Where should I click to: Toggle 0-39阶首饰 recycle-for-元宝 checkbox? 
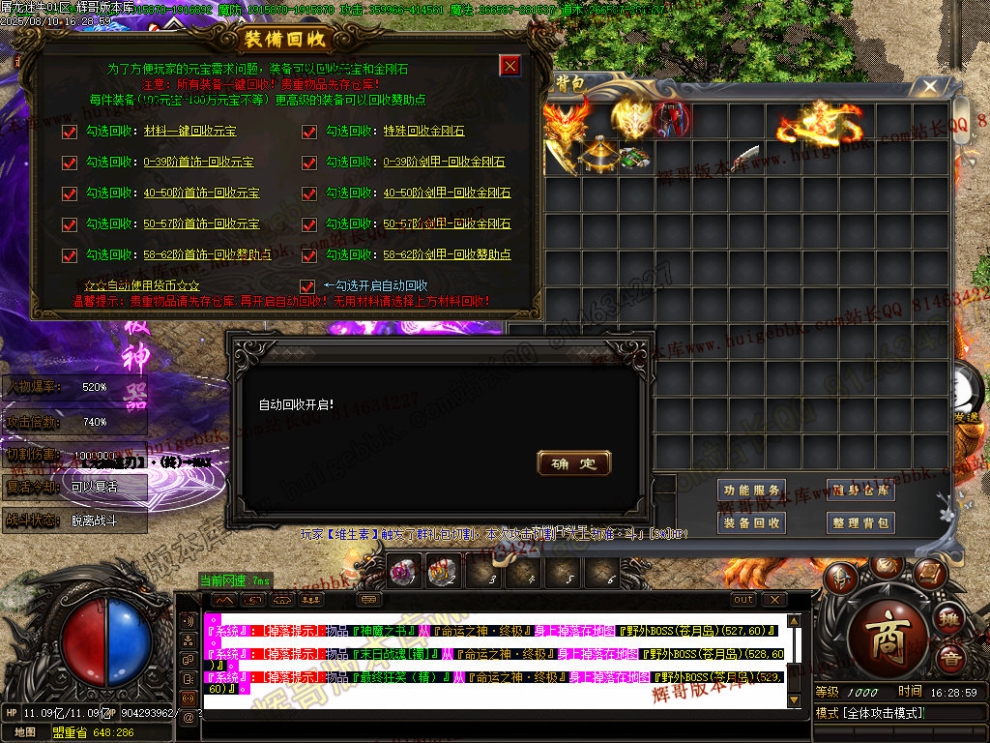69,163
